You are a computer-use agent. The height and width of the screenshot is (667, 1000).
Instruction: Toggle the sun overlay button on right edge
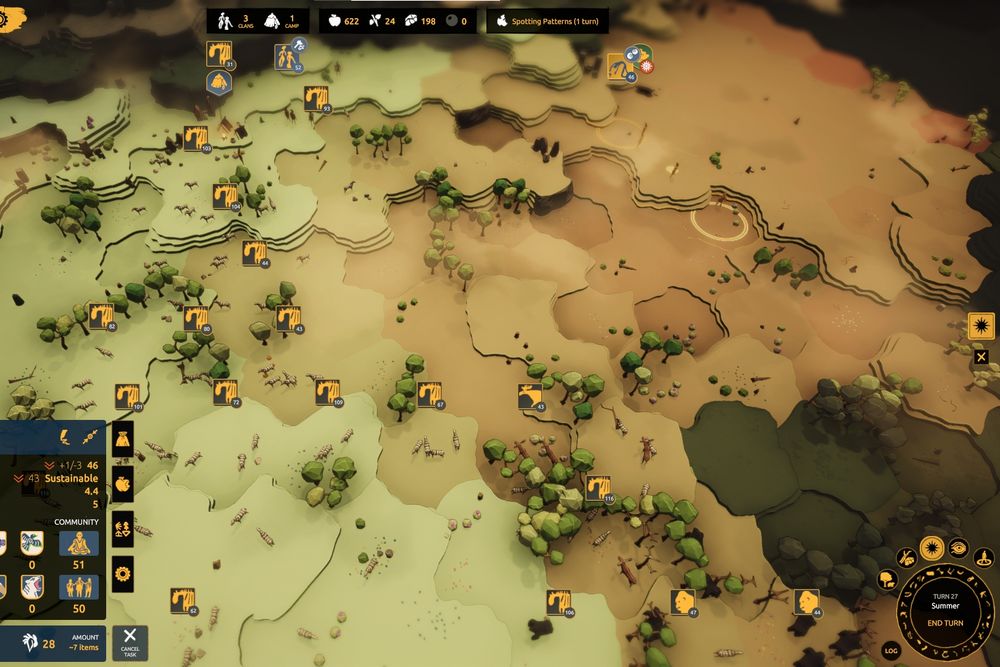pos(981,327)
